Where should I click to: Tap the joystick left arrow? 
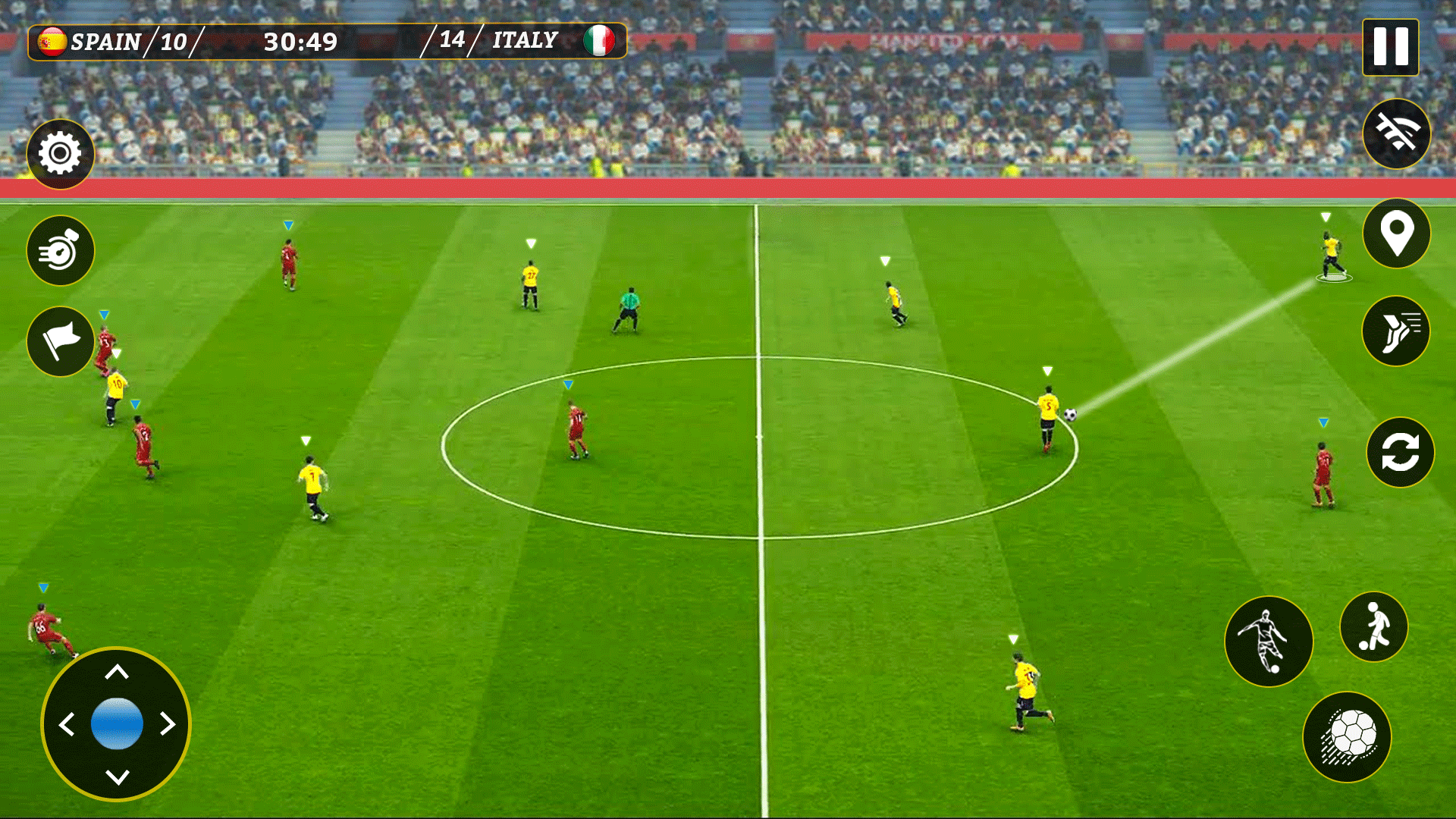click(67, 724)
